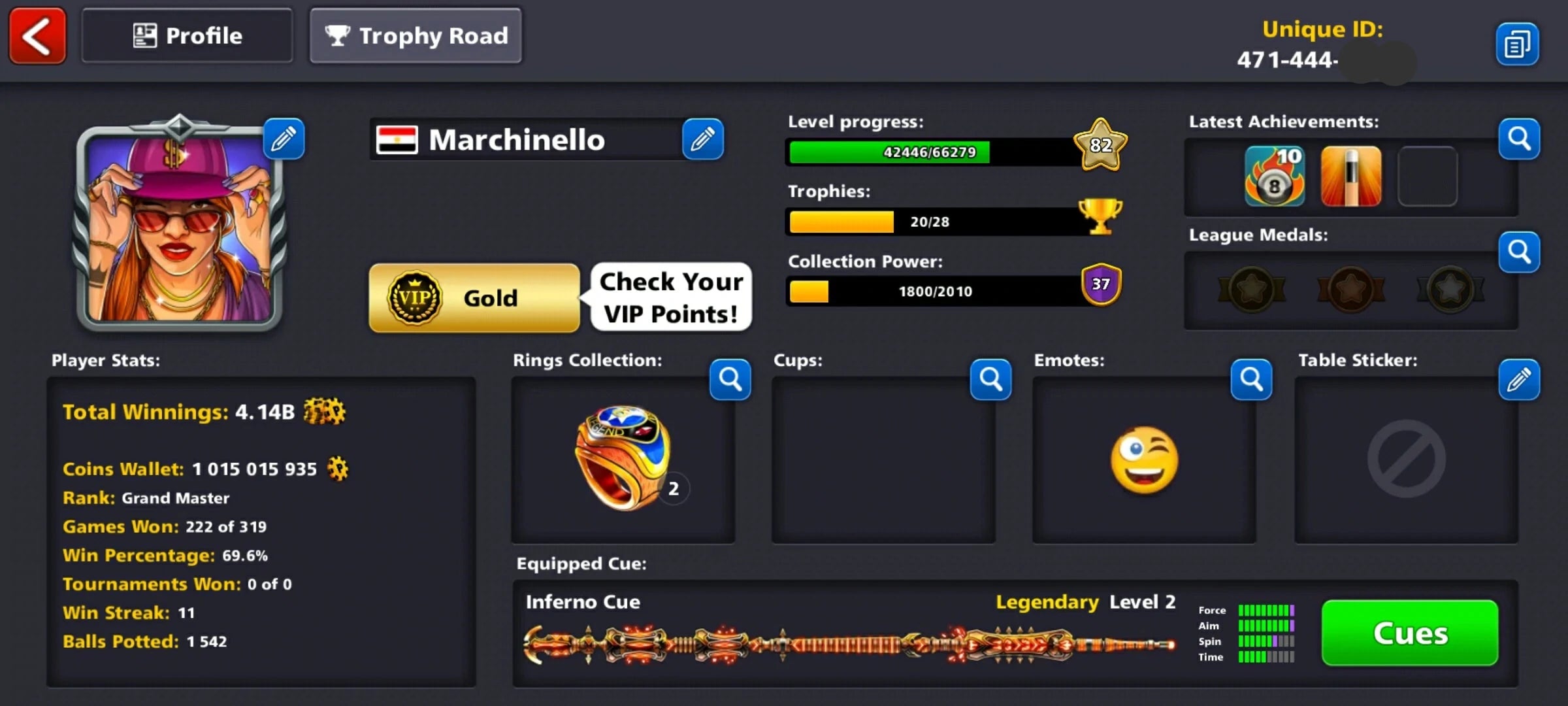Open the Latest Achievements magnifier
Viewport: 1568px width, 706px height.
[1519, 138]
